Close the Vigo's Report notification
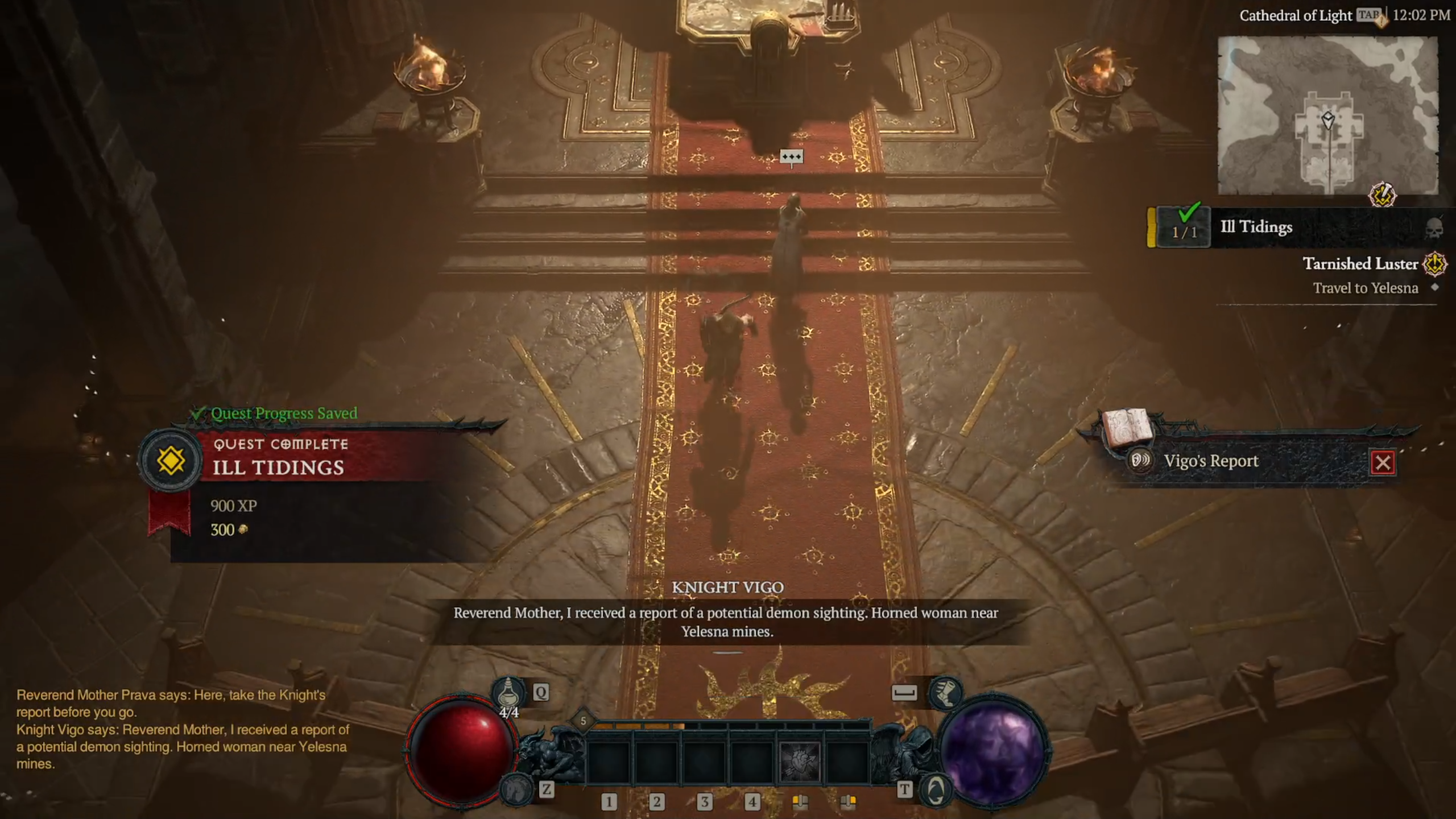Viewport: 1456px width, 819px height. pos(1383,462)
